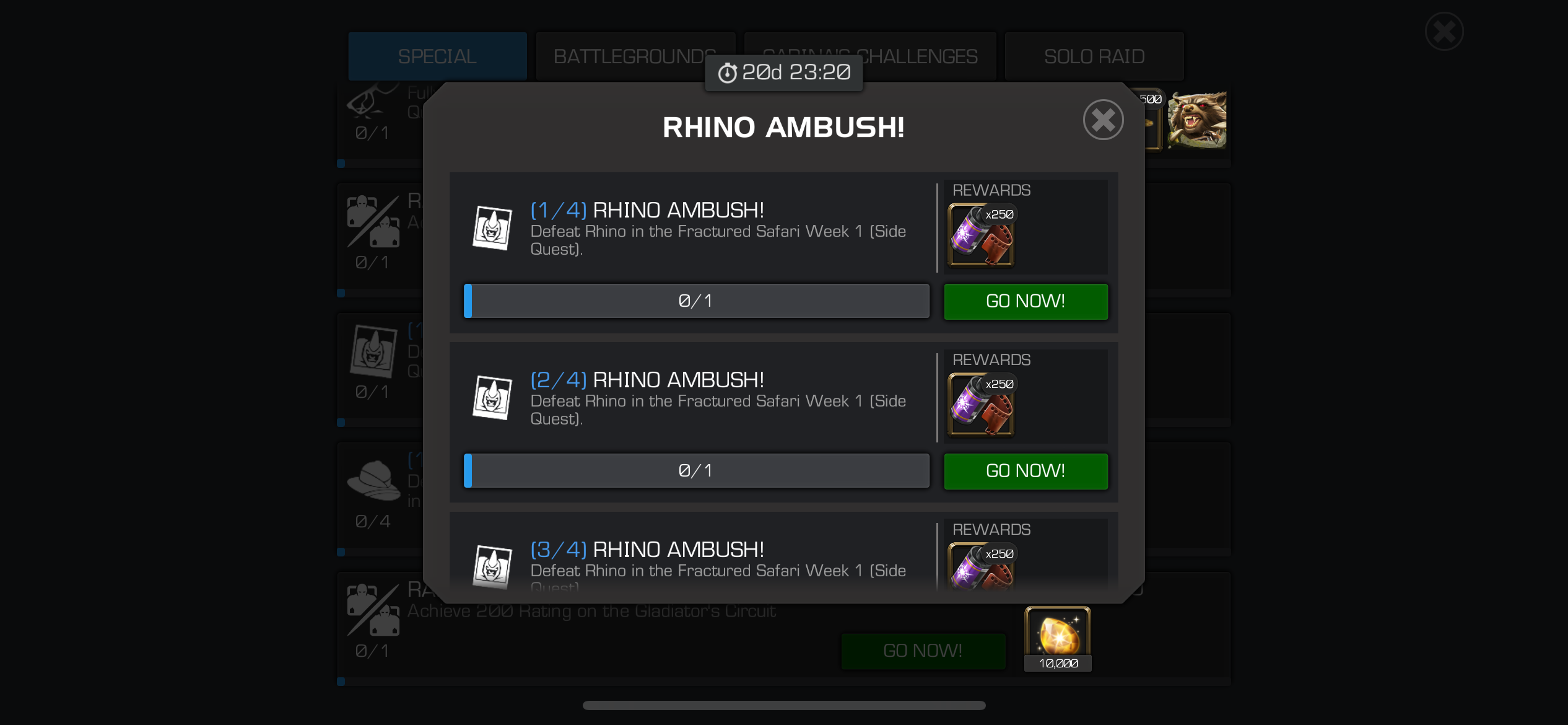Expand the x250 reward badge on quest 3/4
Image resolution: width=1568 pixels, height=725 pixels.
coord(1000,553)
